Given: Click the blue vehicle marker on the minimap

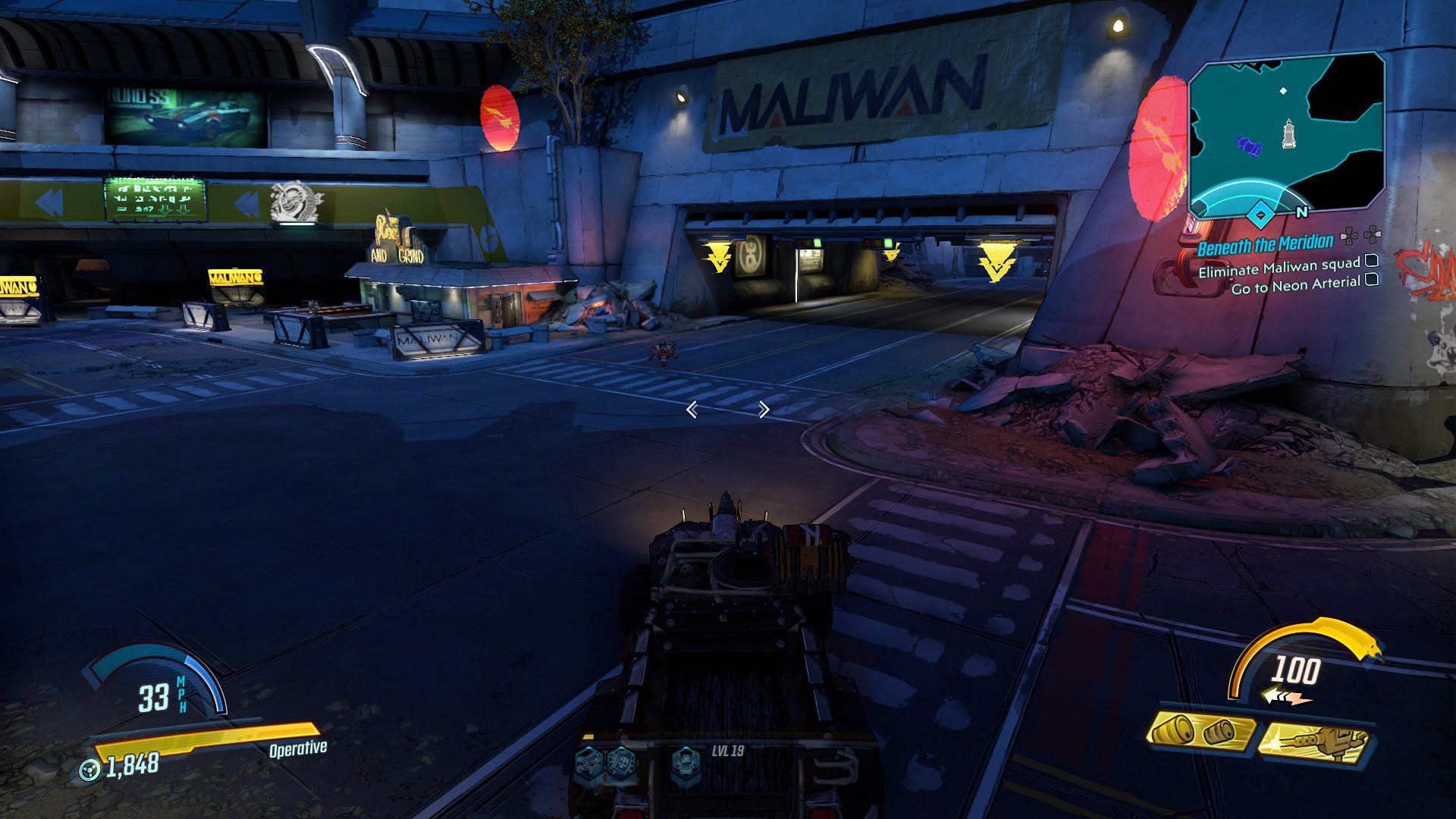Looking at the screenshot, I should coord(1248,146).
